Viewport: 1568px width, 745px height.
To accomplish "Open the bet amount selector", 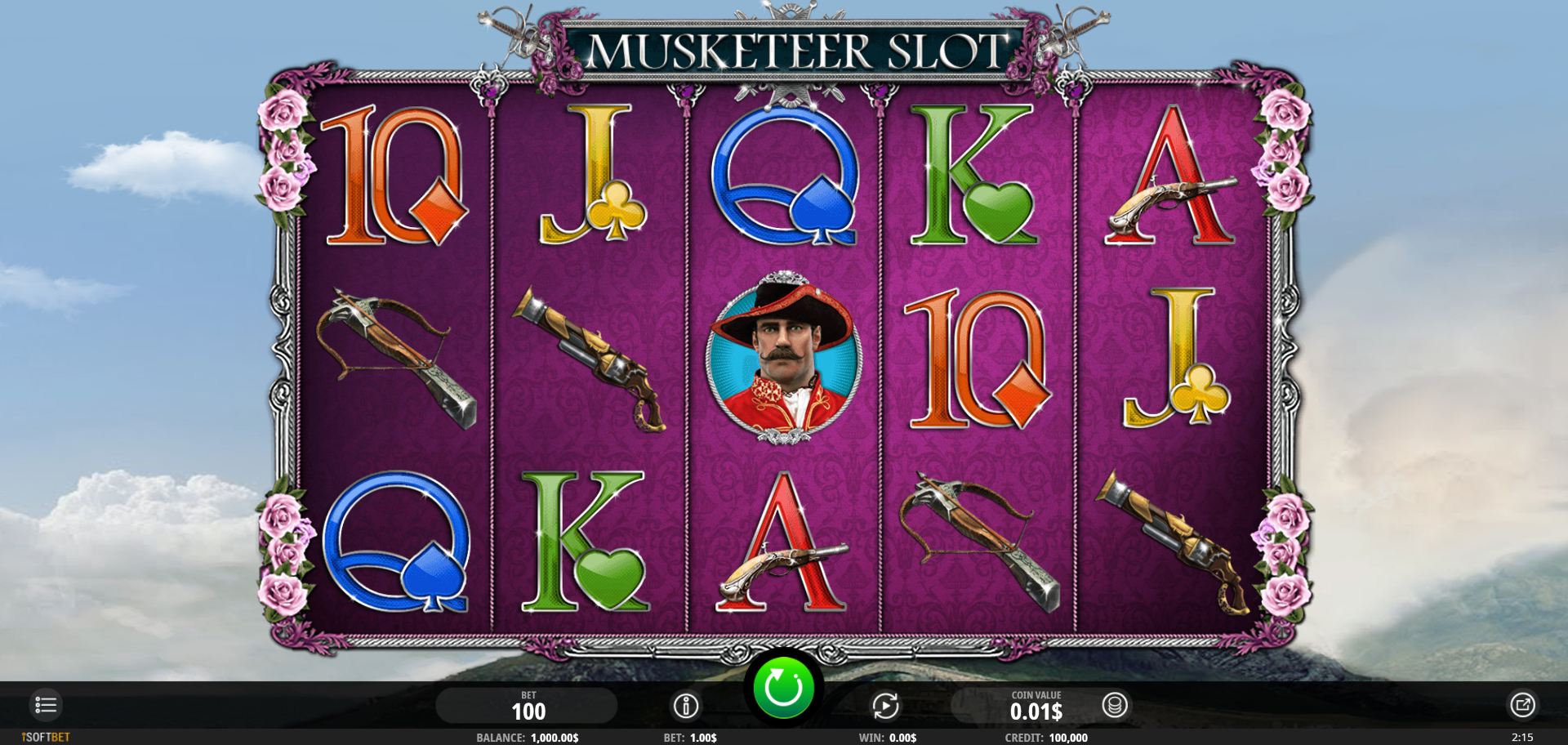I will point(527,706).
